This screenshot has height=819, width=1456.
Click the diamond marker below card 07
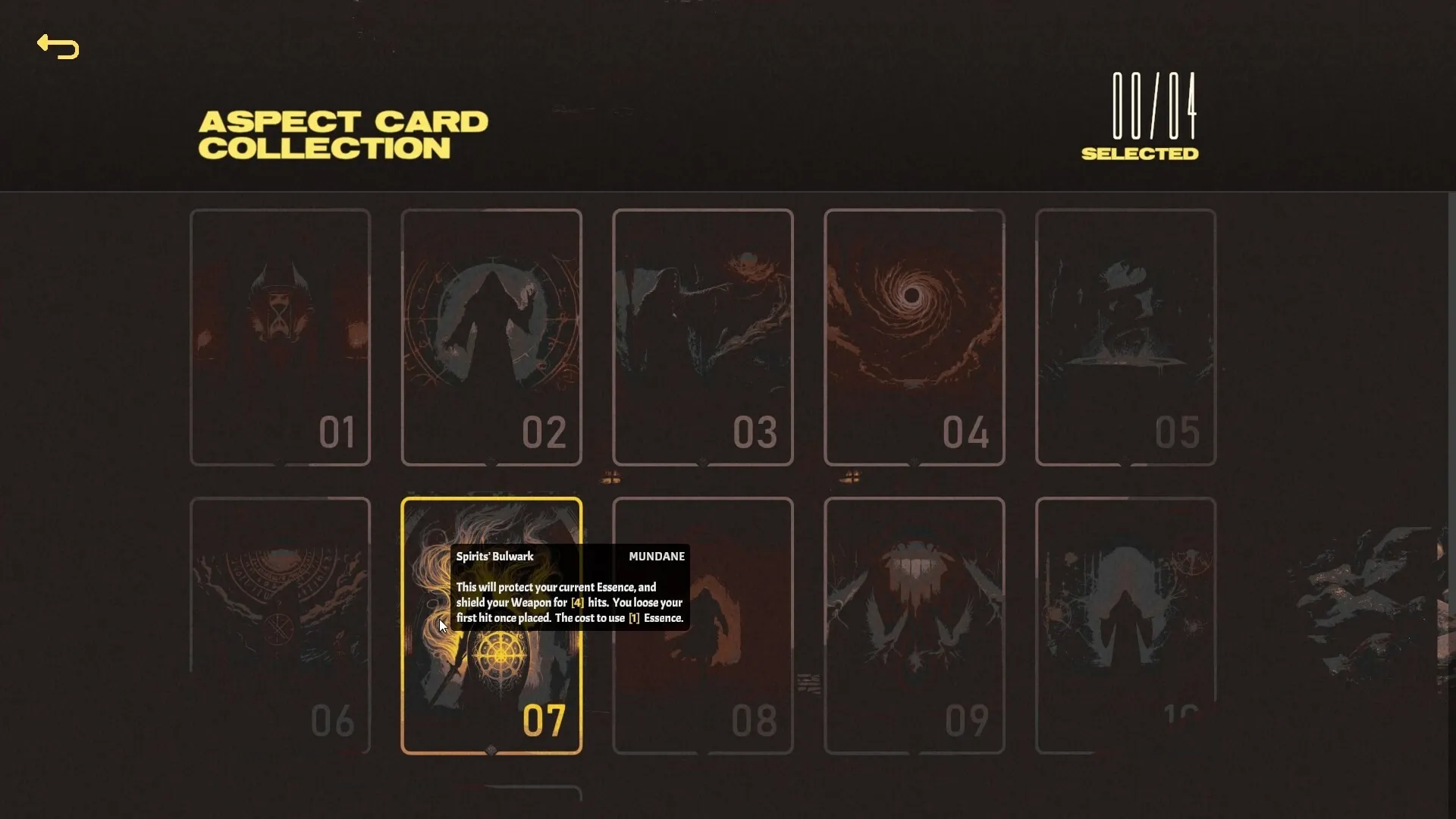click(491, 751)
